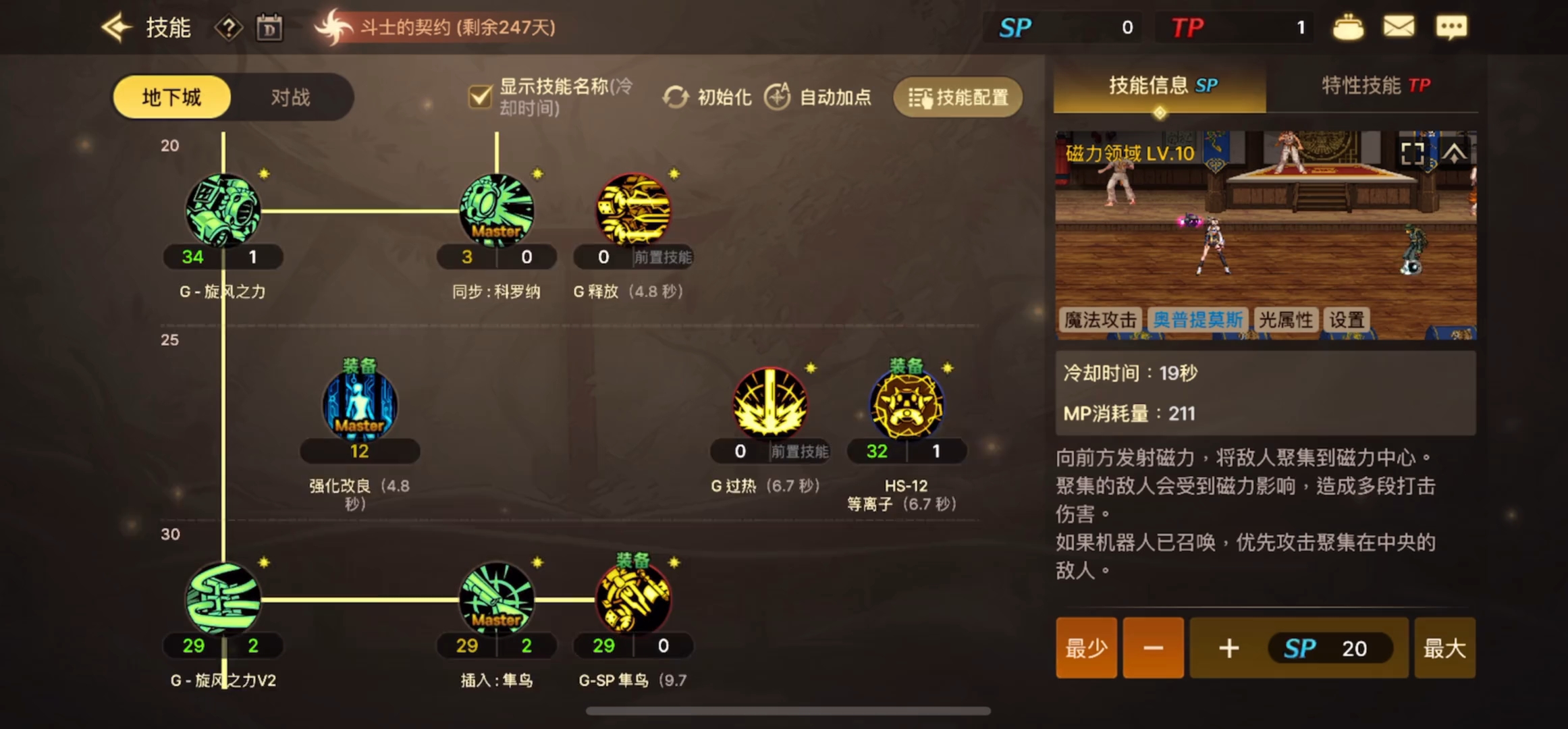The width and height of the screenshot is (1568, 729).
Task: Open the mail envelope icon
Action: (1399, 27)
